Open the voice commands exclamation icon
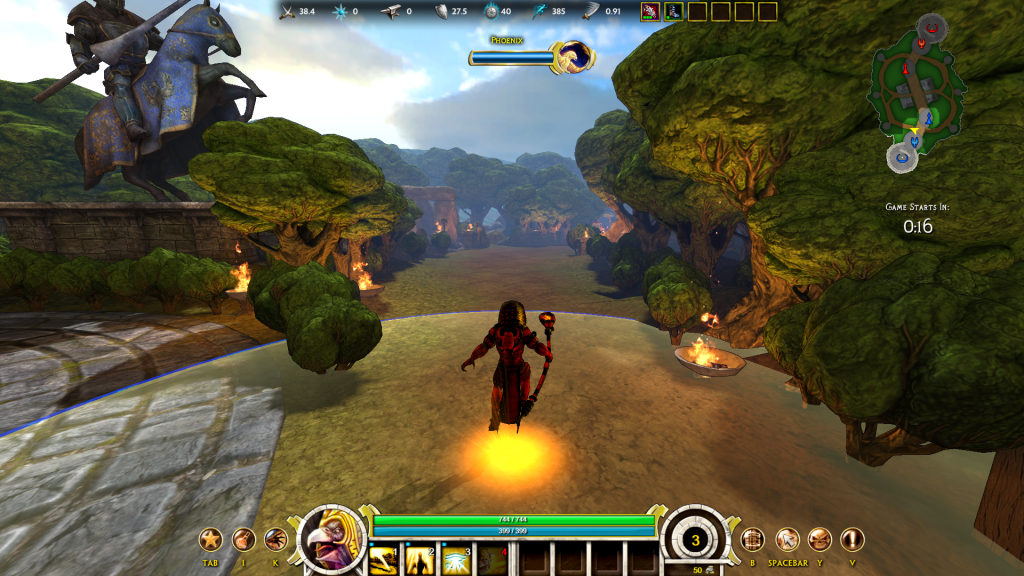The width and height of the screenshot is (1024, 576). tap(852, 540)
